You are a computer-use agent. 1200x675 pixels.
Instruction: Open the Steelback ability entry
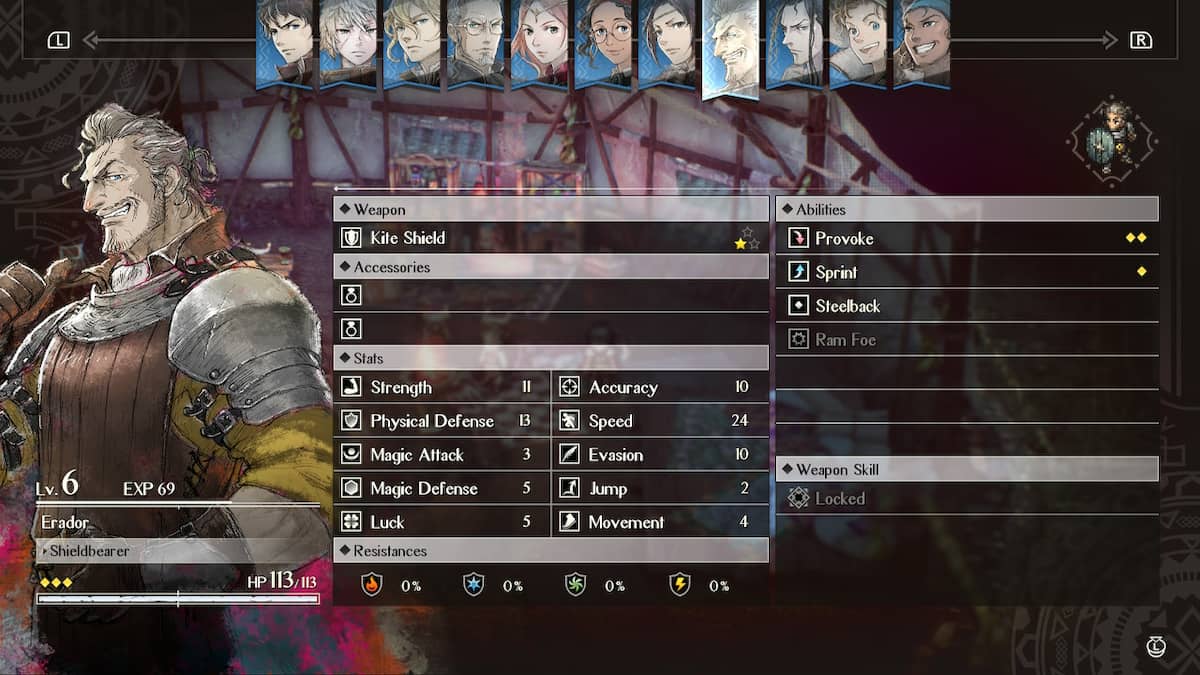(966, 306)
